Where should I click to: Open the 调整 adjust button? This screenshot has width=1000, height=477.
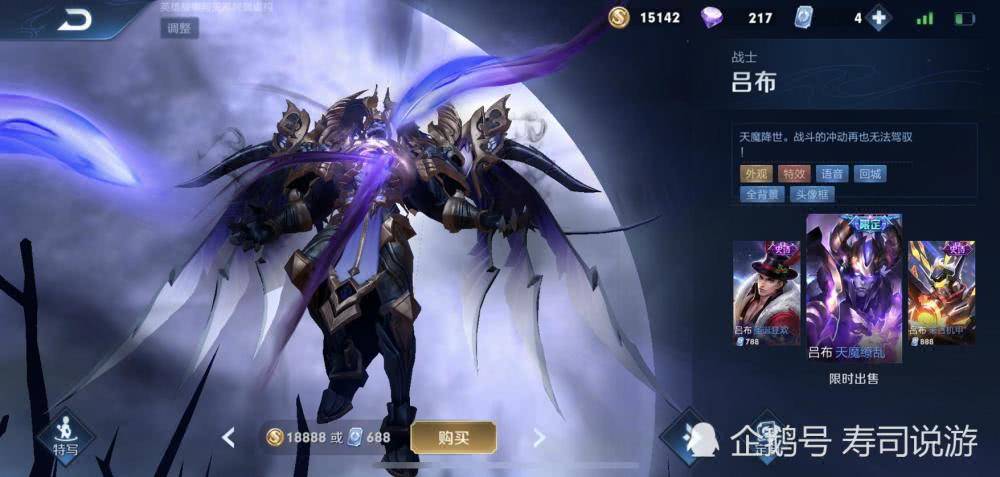[180, 28]
